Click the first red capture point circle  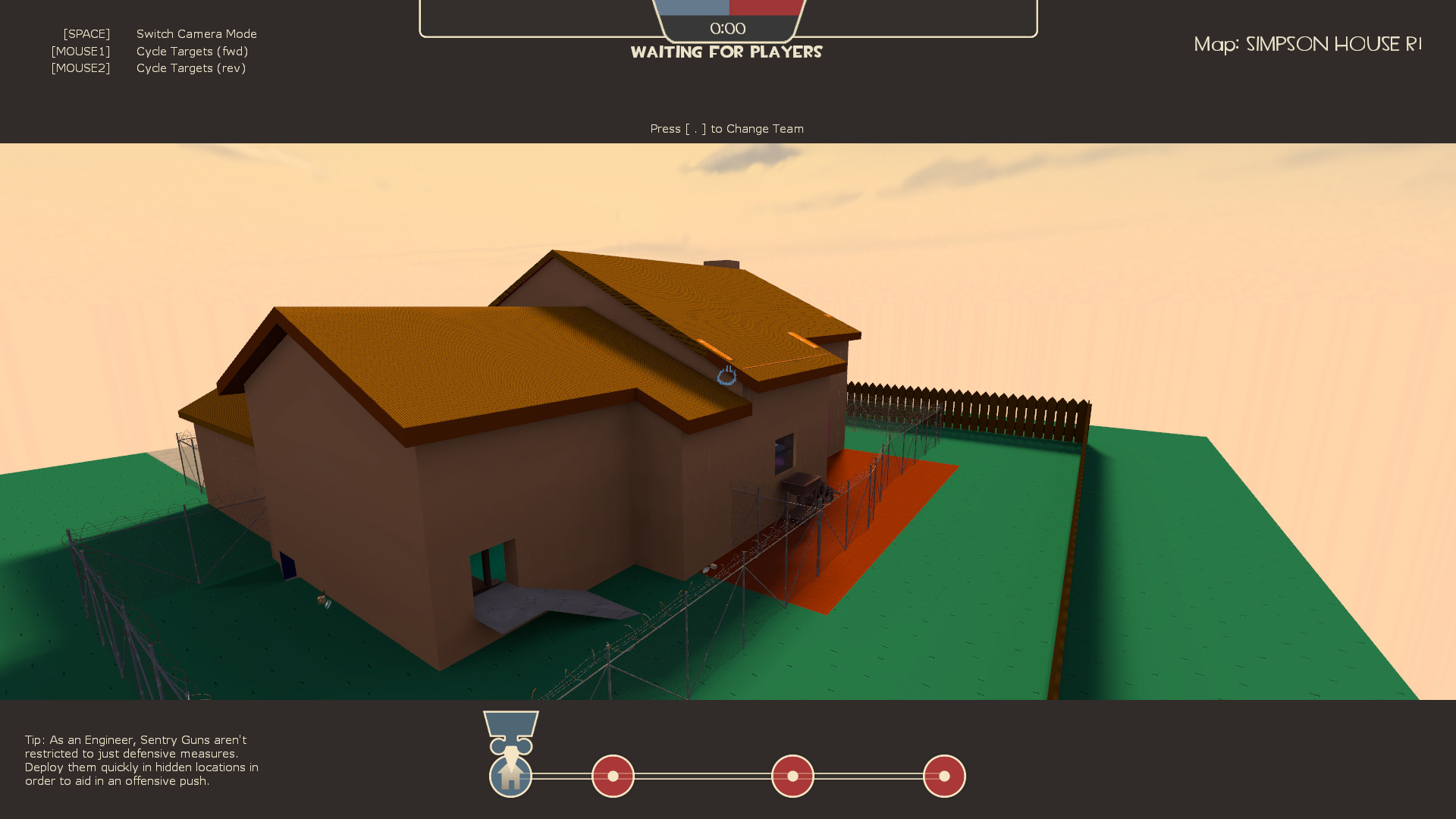point(612,776)
